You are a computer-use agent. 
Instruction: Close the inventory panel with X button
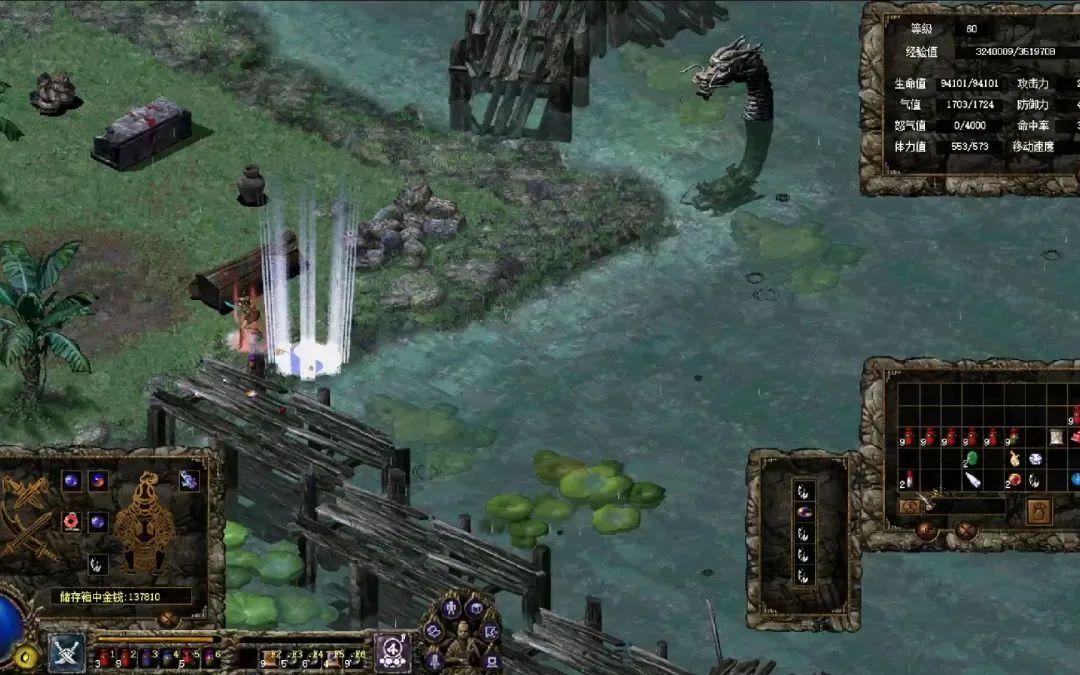pos(966,531)
